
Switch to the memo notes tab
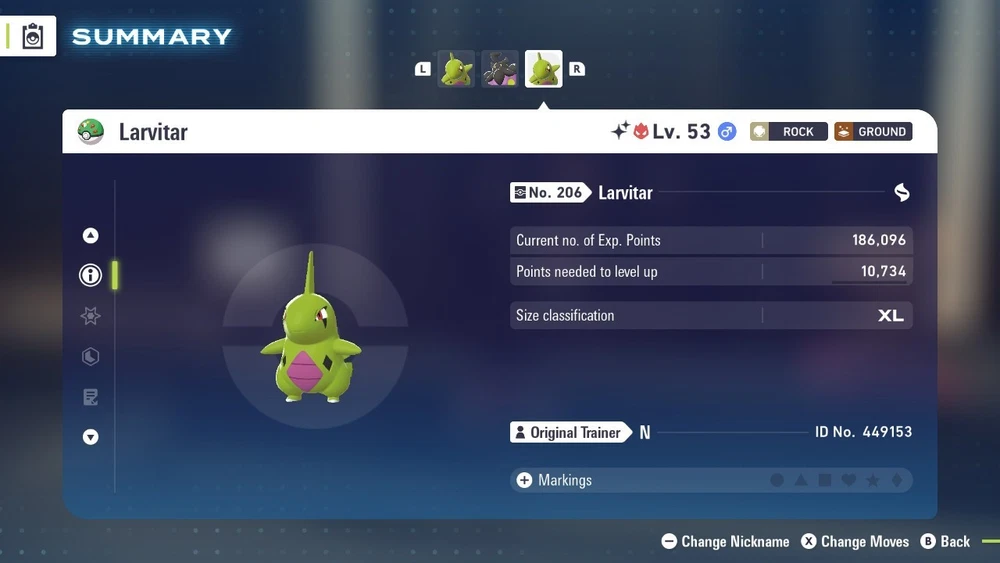pyautogui.click(x=91, y=397)
